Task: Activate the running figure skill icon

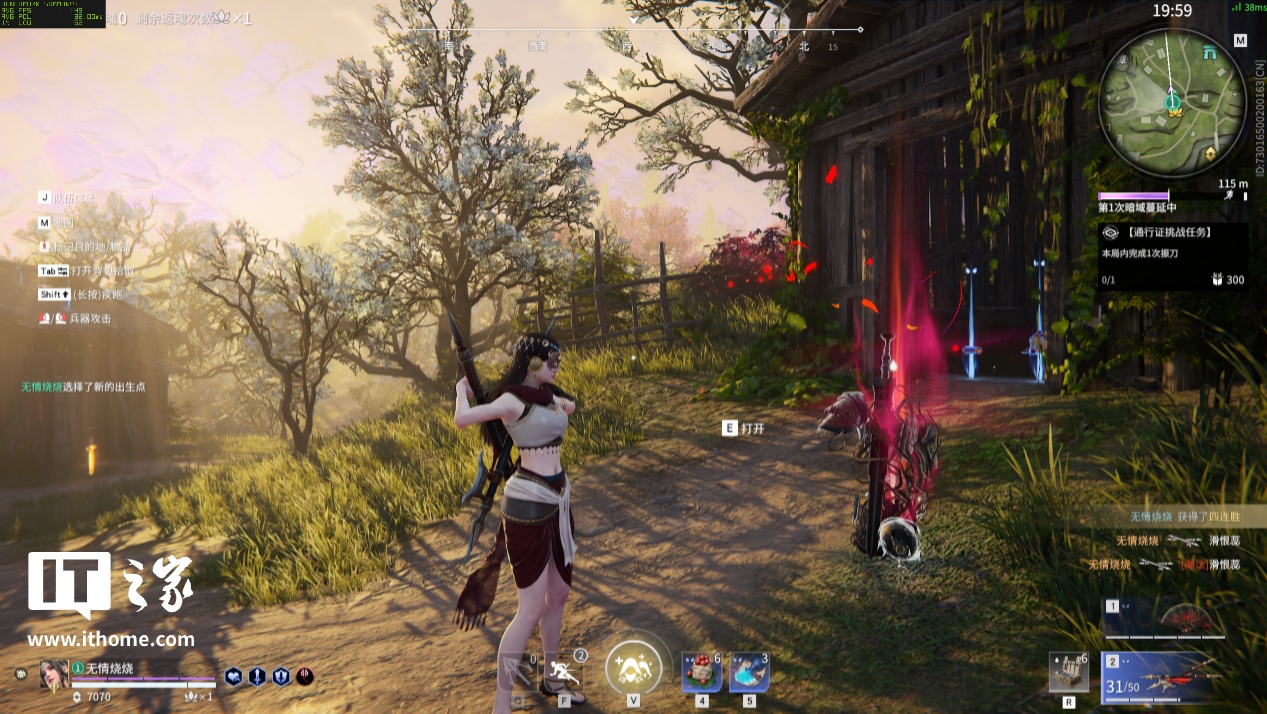Action: coord(565,672)
